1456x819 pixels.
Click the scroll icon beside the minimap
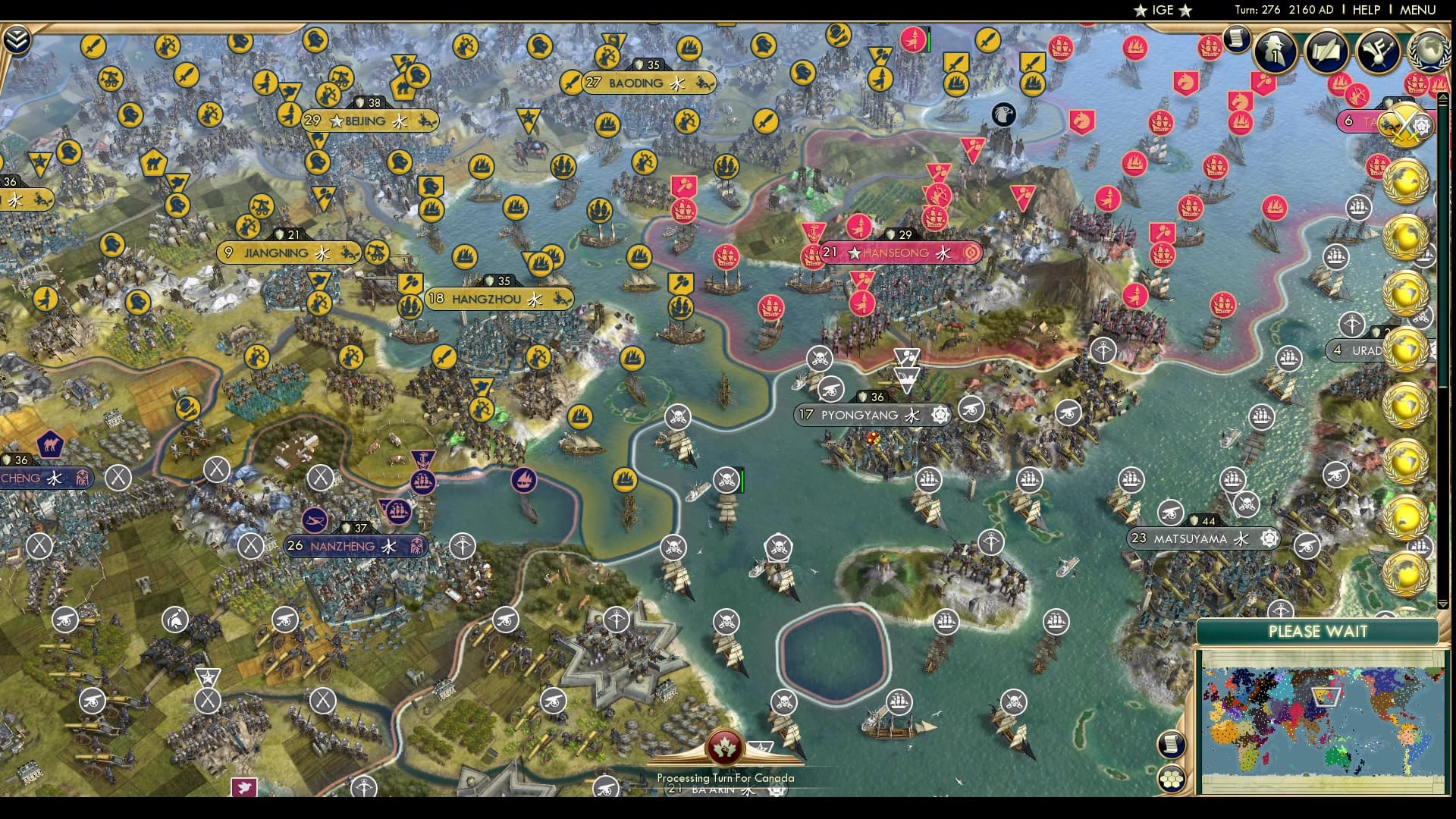1170,745
